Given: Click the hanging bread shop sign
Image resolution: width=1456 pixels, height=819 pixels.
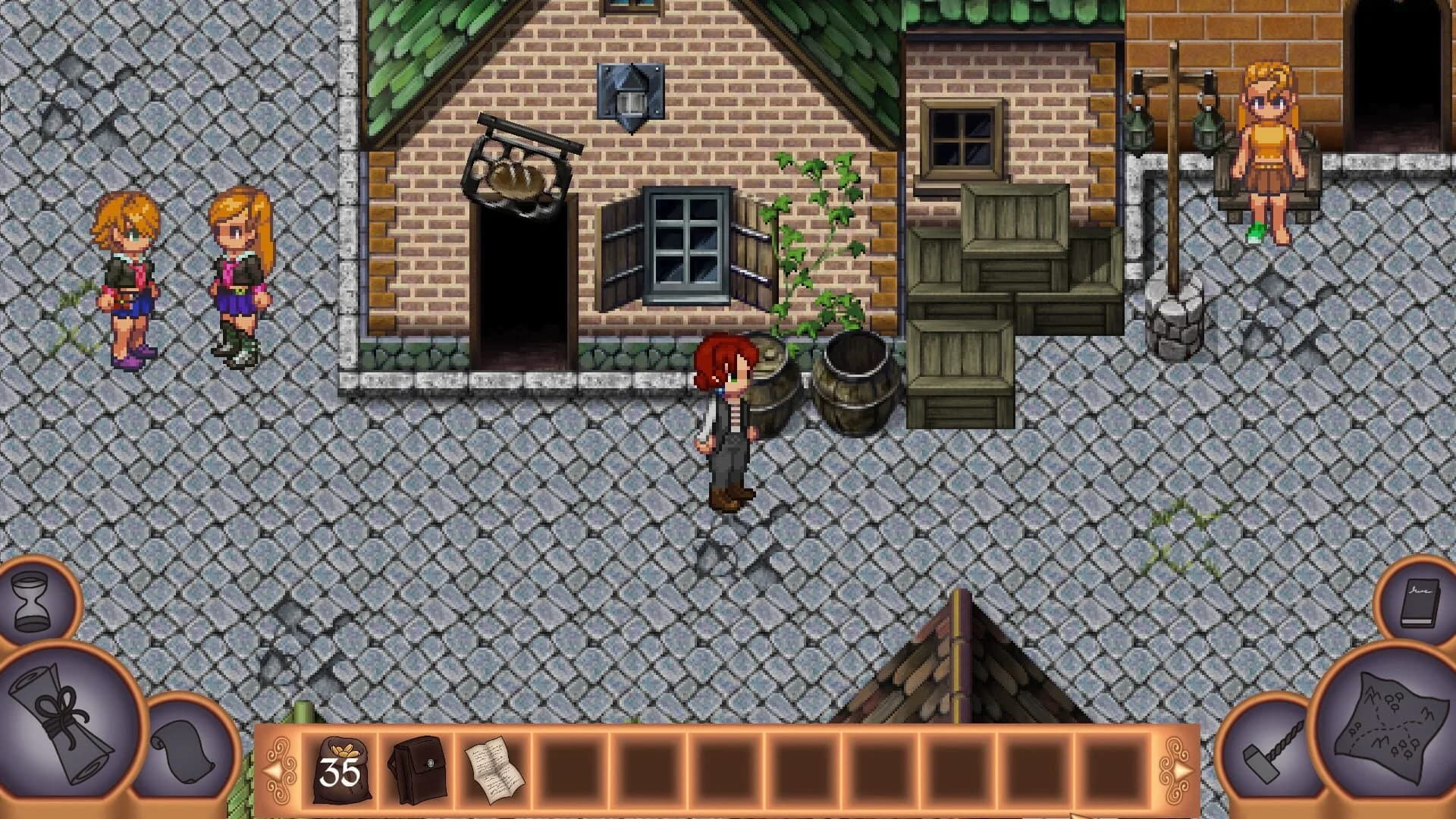Looking at the screenshot, I should point(516,174).
